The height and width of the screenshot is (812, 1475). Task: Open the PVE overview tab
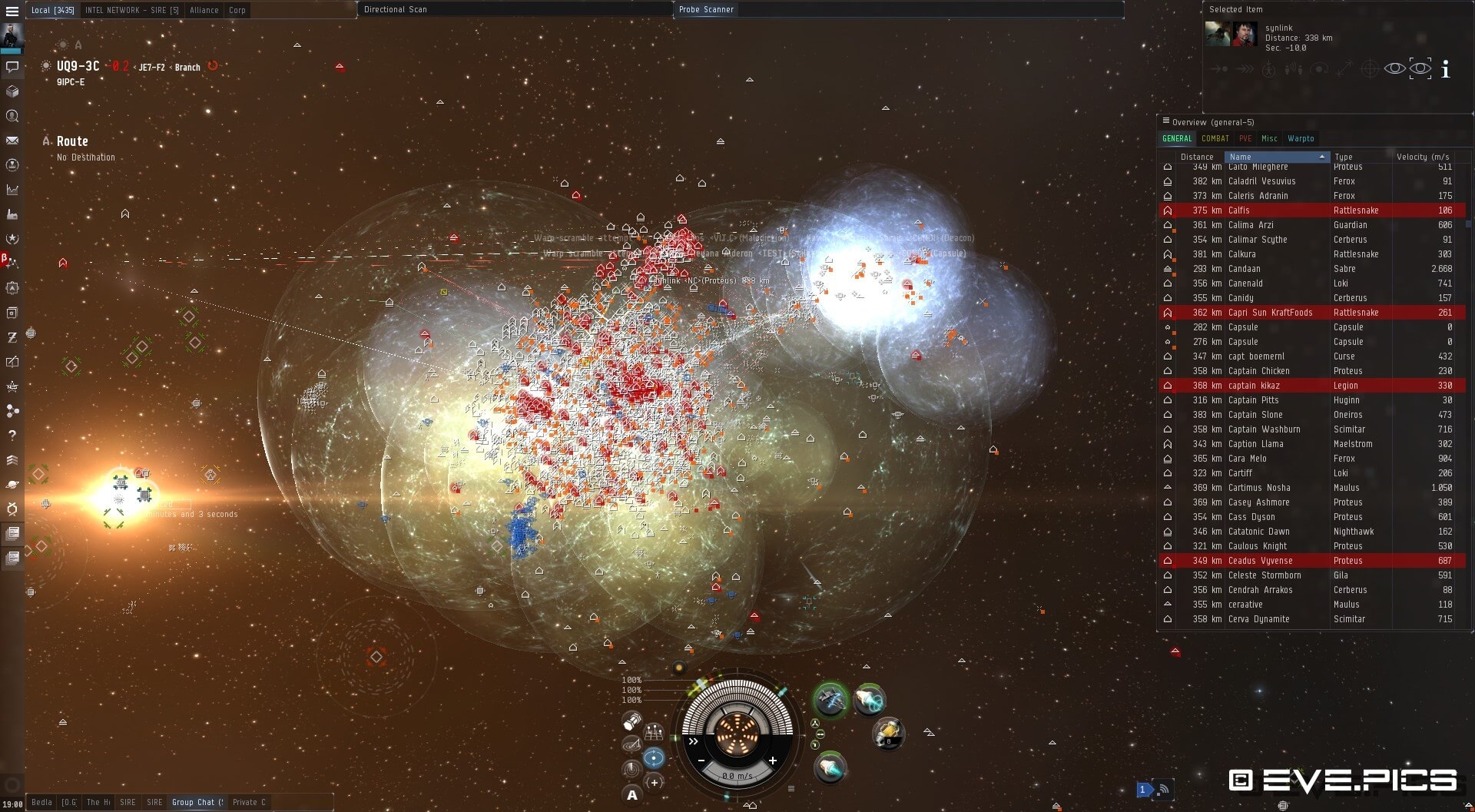click(1245, 139)
